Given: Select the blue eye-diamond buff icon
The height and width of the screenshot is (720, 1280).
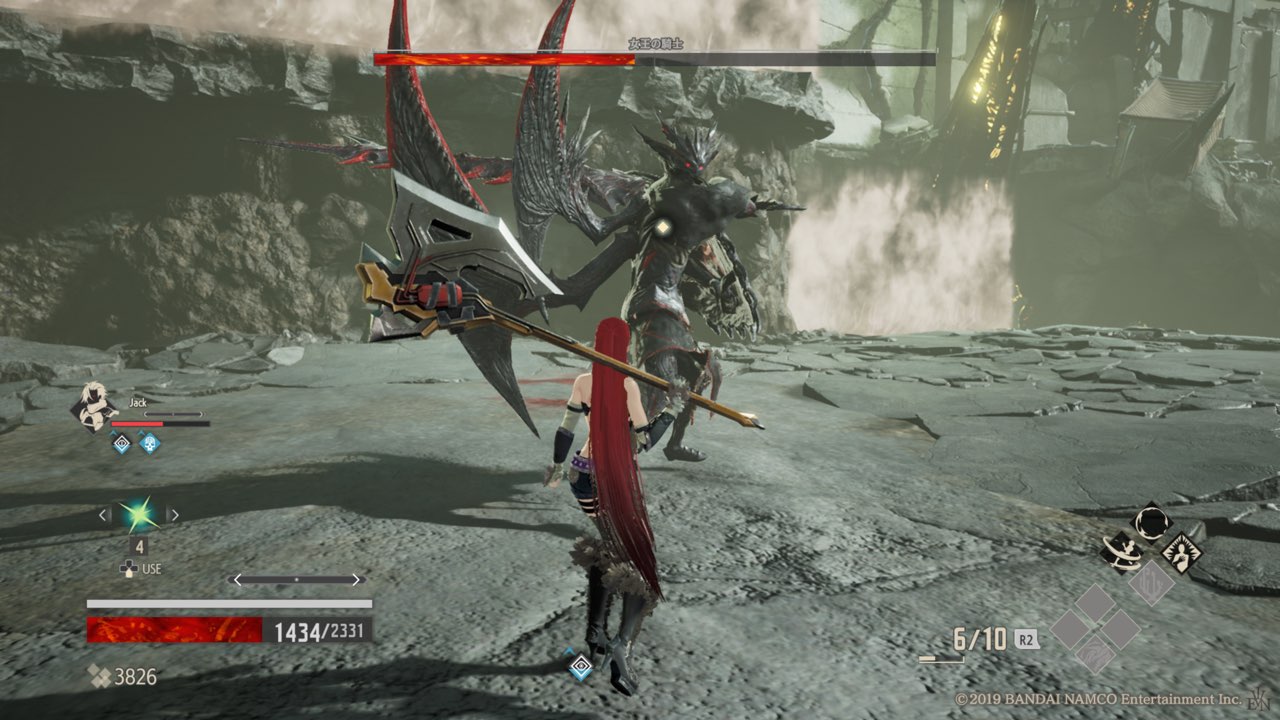Looking at the screenshot, I should point(121,442).
